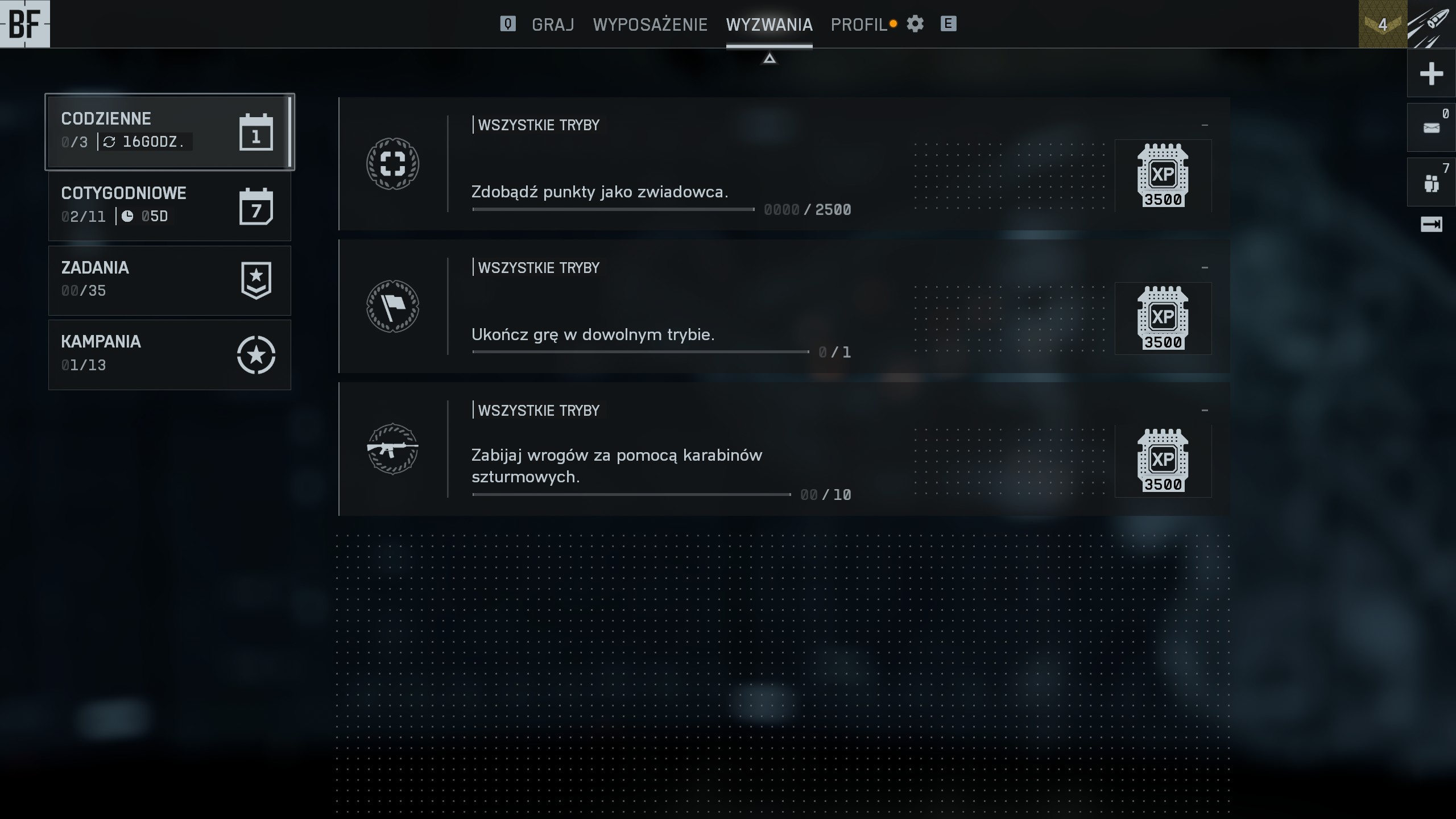Switch to the WYPOSAŻENIE tab

(x=650, y=24)
